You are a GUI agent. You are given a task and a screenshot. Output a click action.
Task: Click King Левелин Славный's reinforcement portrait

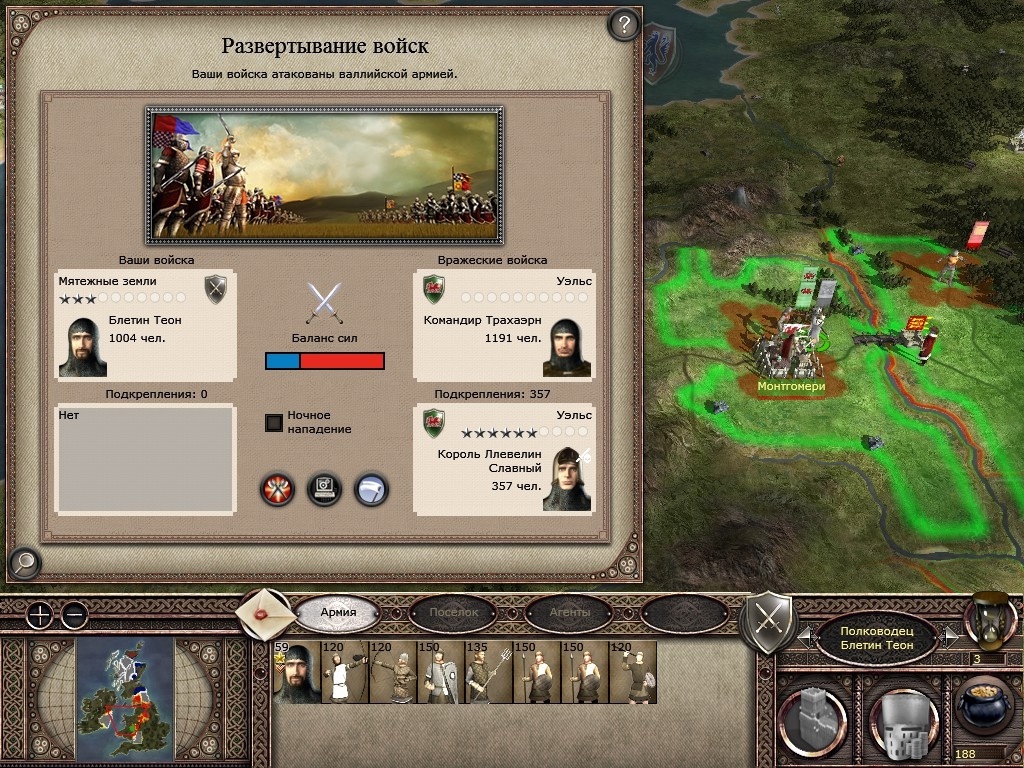(566, 480)
